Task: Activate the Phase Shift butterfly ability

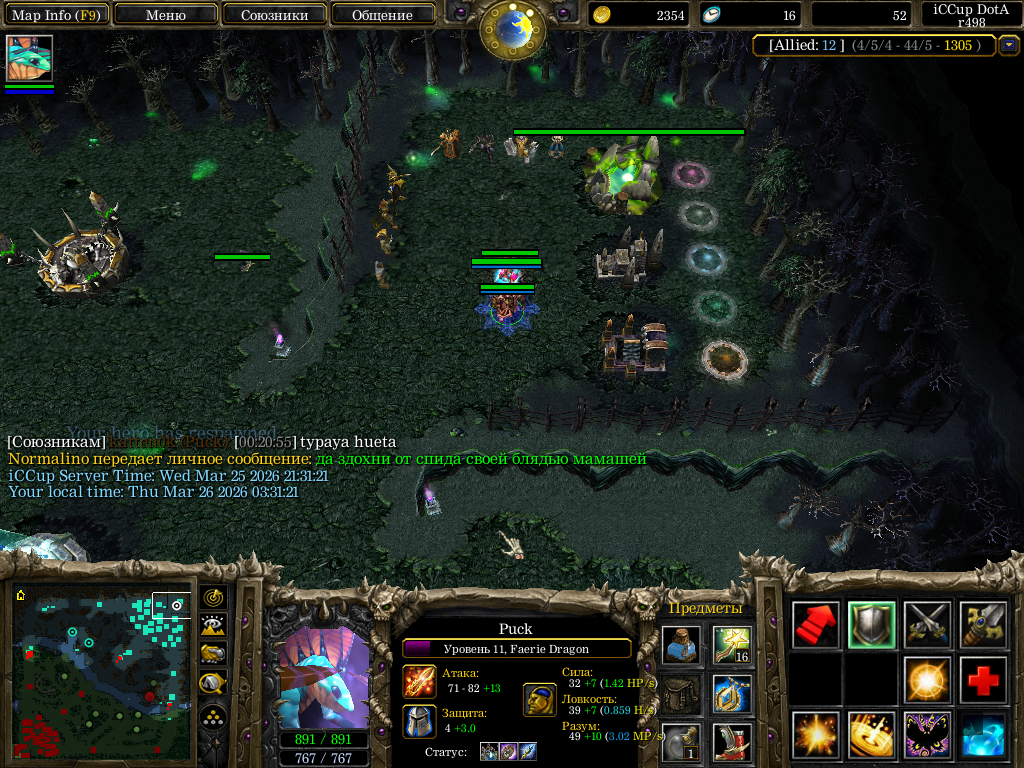Action: coord(927,735)
